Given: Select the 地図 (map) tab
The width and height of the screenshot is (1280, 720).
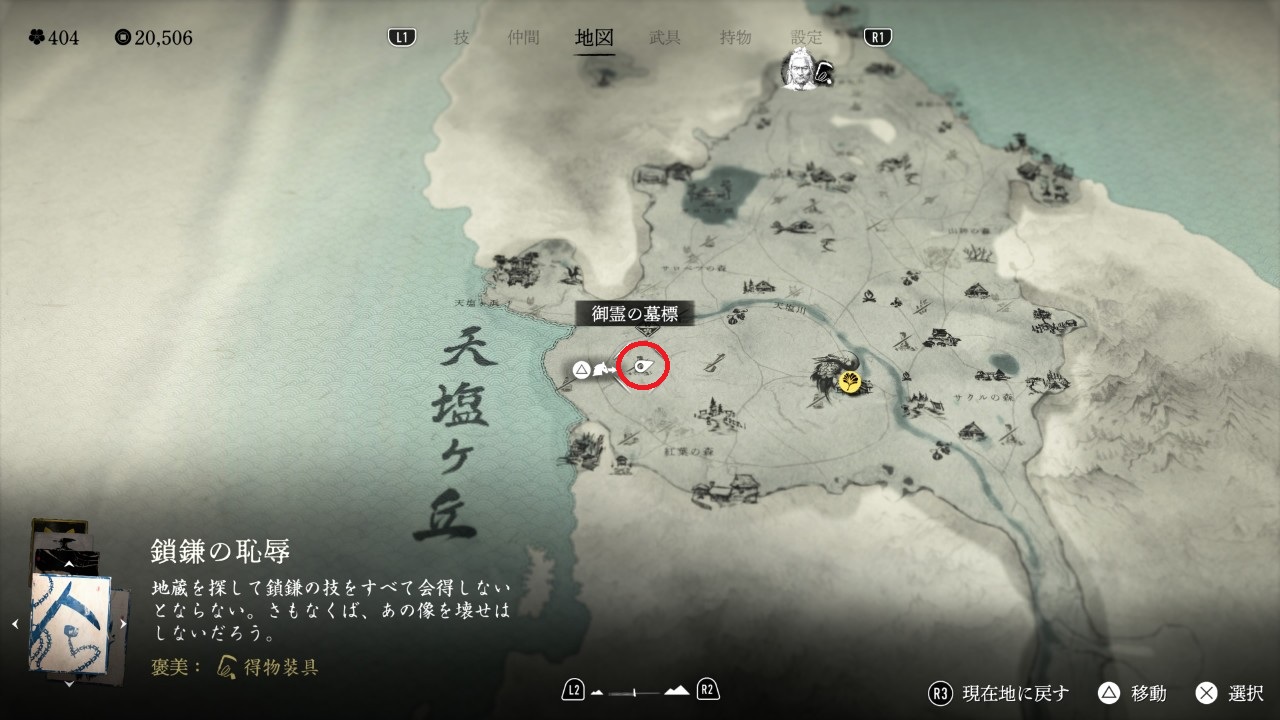Looking at the screenshot, I should tap(594, 38).
